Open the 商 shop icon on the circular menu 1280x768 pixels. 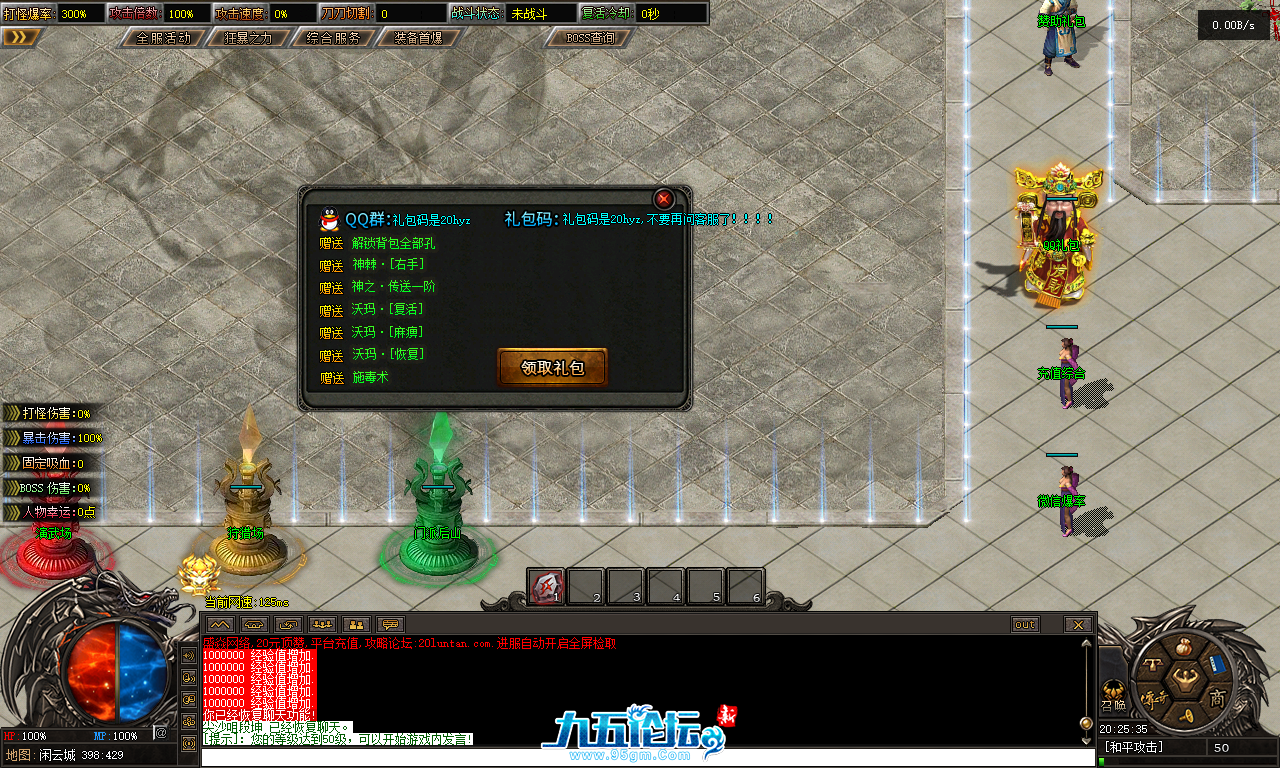[x=1218, y=697]
